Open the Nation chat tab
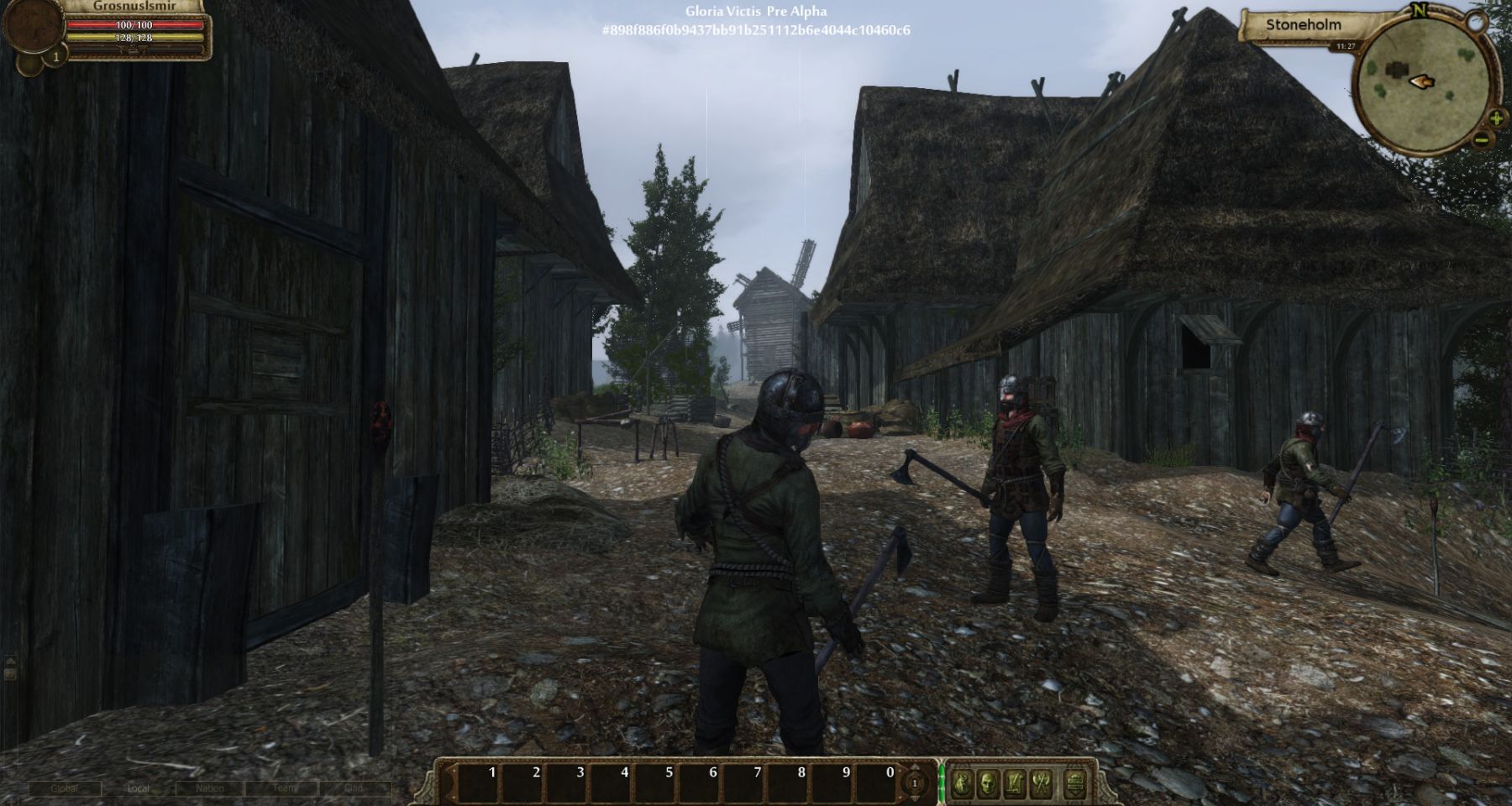This screenshot has height=806, width=1512. pyautogui.click(x=210, y=788)
